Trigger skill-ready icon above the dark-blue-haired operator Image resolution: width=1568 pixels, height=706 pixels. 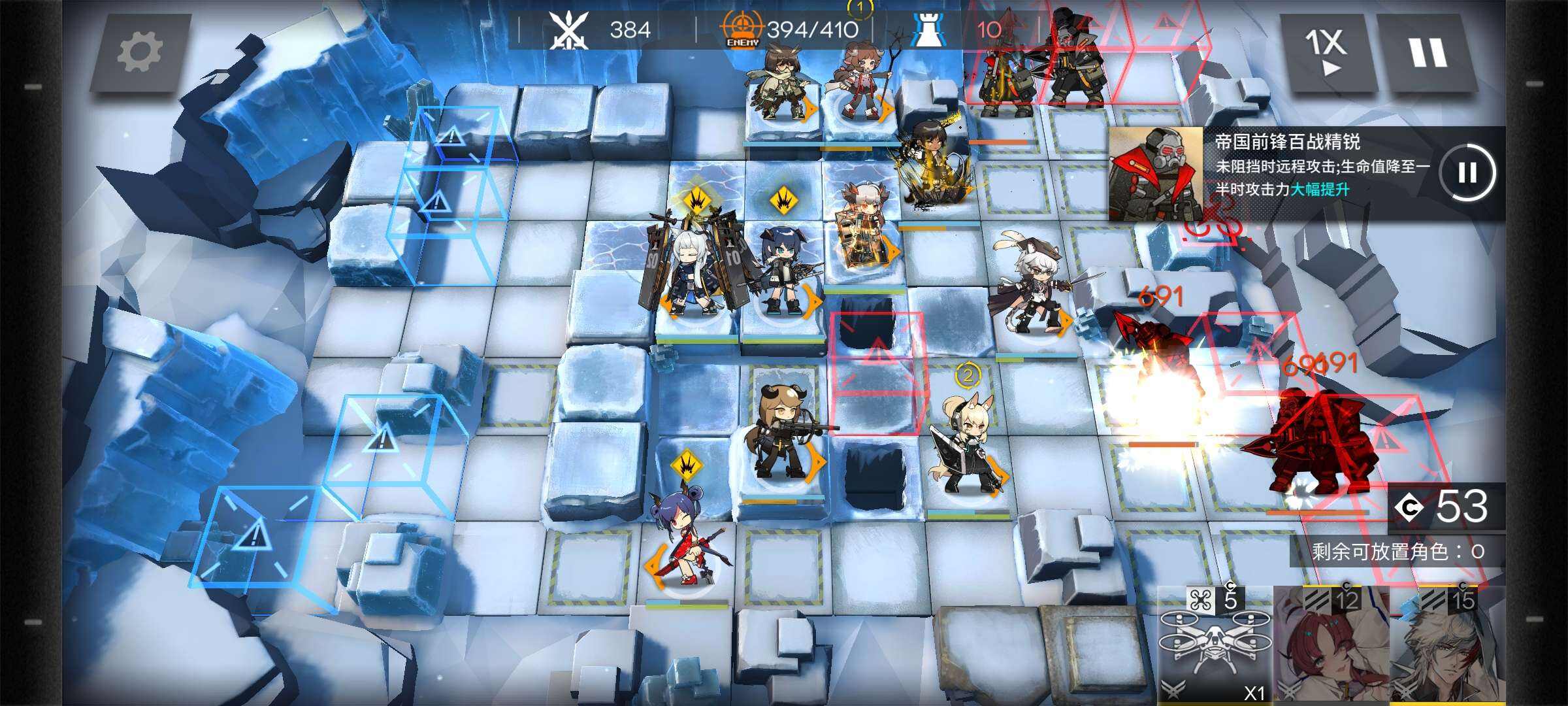coord(783,201)
